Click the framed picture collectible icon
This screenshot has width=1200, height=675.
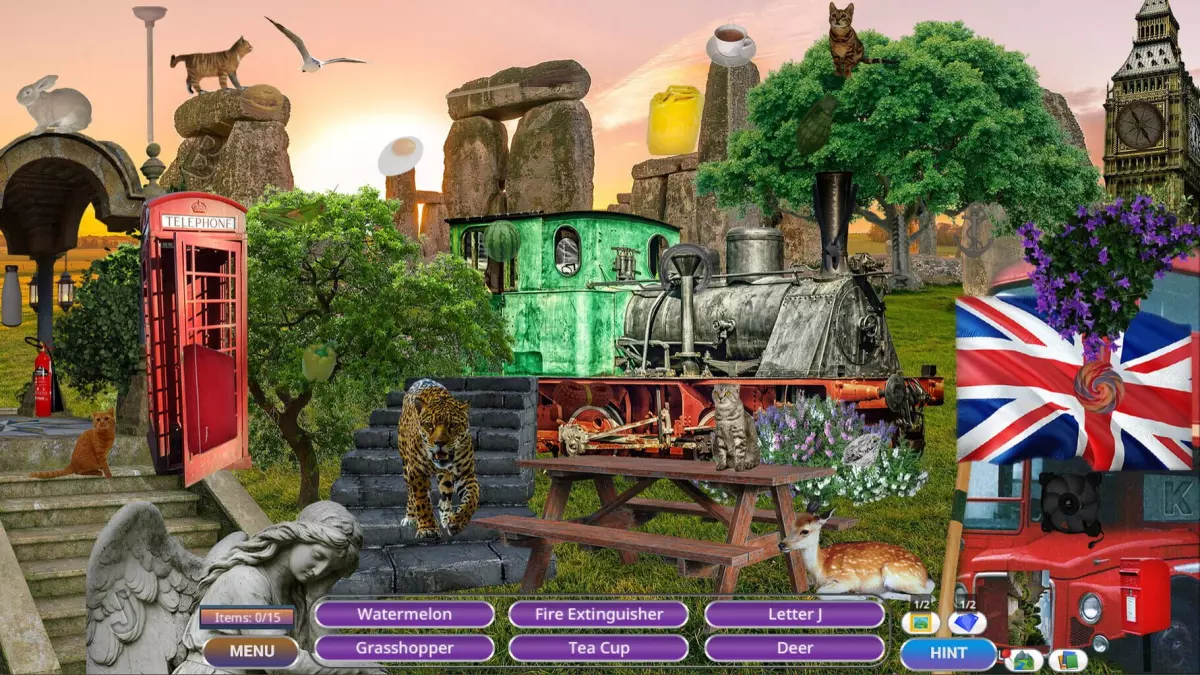(920, 623)
